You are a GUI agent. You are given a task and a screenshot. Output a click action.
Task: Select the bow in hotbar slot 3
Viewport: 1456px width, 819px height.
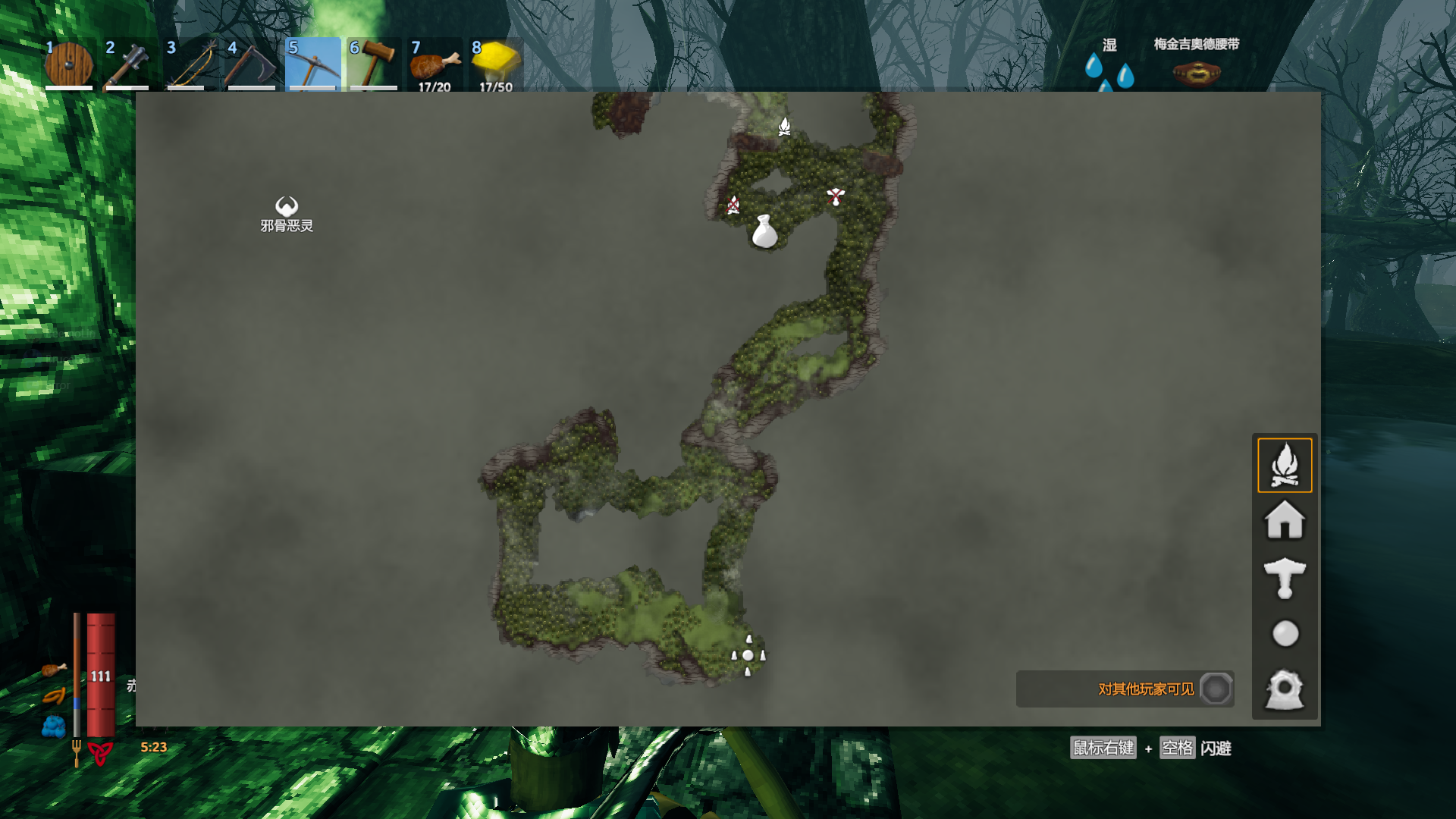(190, 64)
